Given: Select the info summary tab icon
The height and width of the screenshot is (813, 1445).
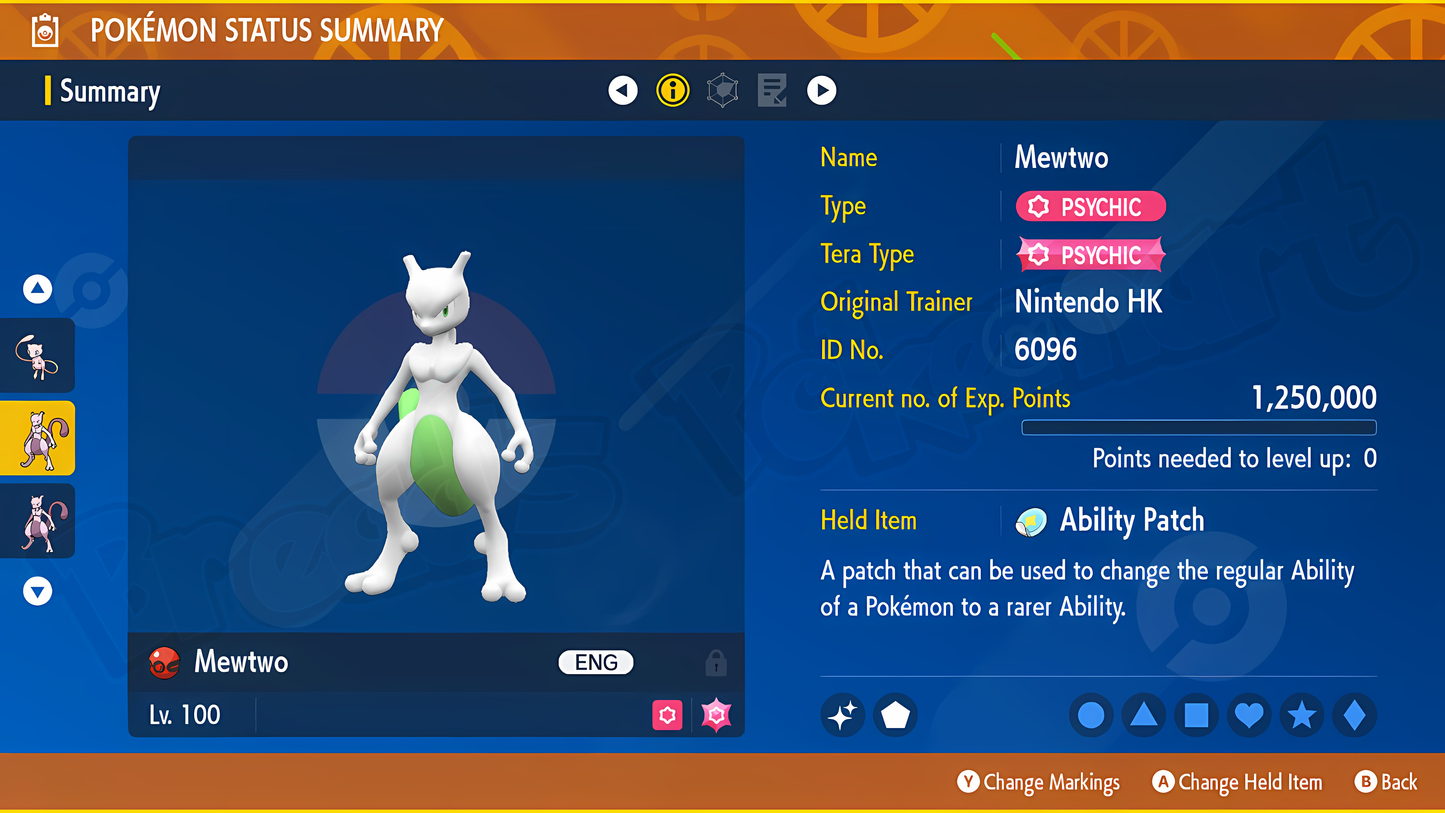Looking at the screenshot, I should pyautogui.click(x=673, y=91).
